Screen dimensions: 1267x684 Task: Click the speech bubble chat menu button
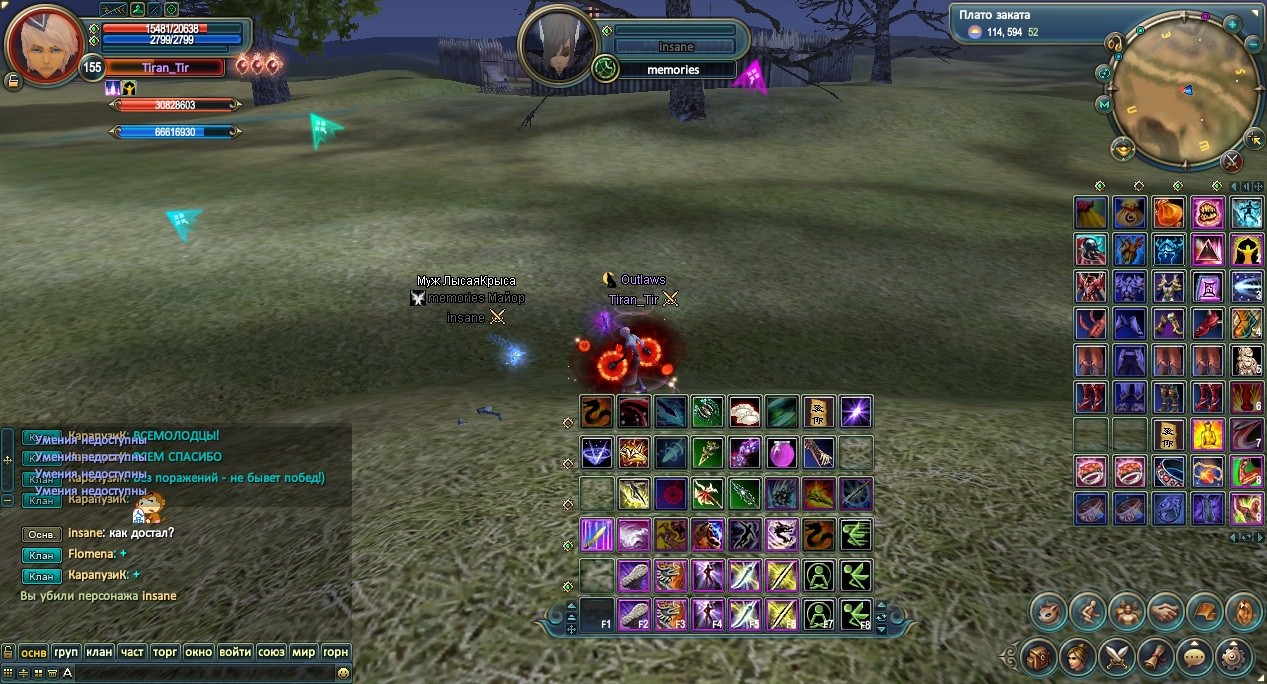tap(1194, 657)
